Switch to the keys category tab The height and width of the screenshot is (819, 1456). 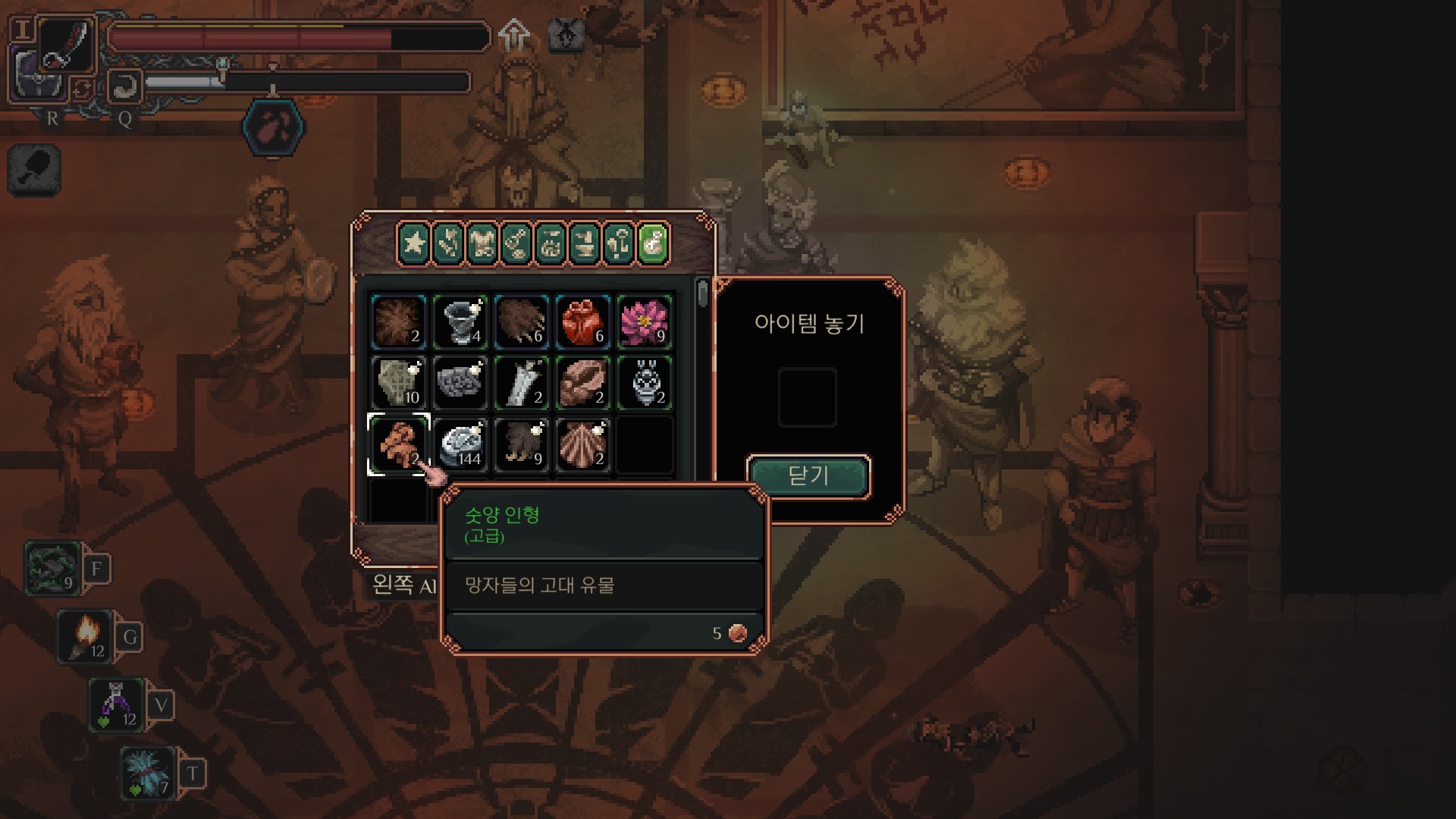tap(619, 243)
